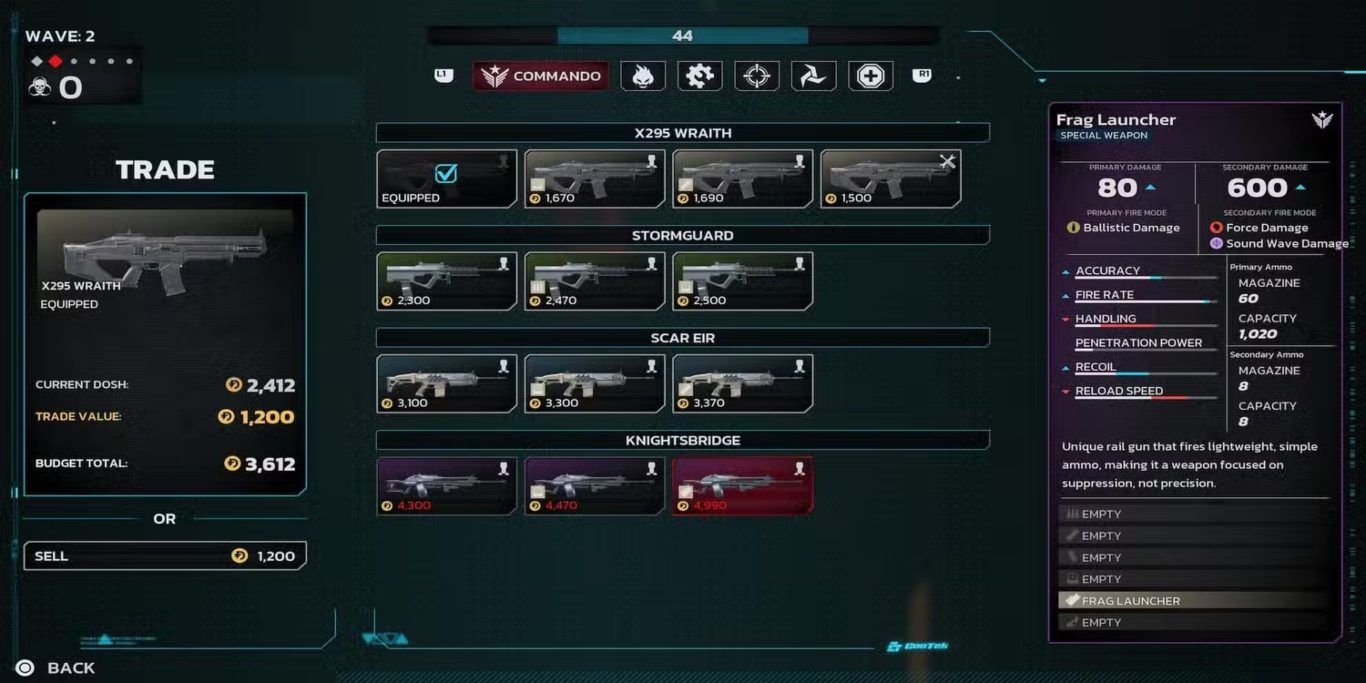Select the Stormguard costing 2,470
The width and height of the screenshot is (1366, 683).
click(x=595, y=281)
